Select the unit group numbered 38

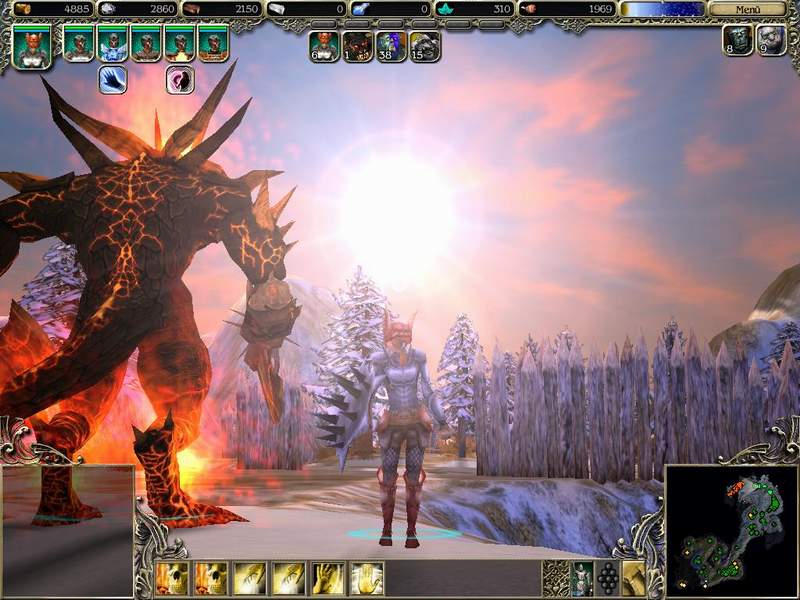pos(391,46)
